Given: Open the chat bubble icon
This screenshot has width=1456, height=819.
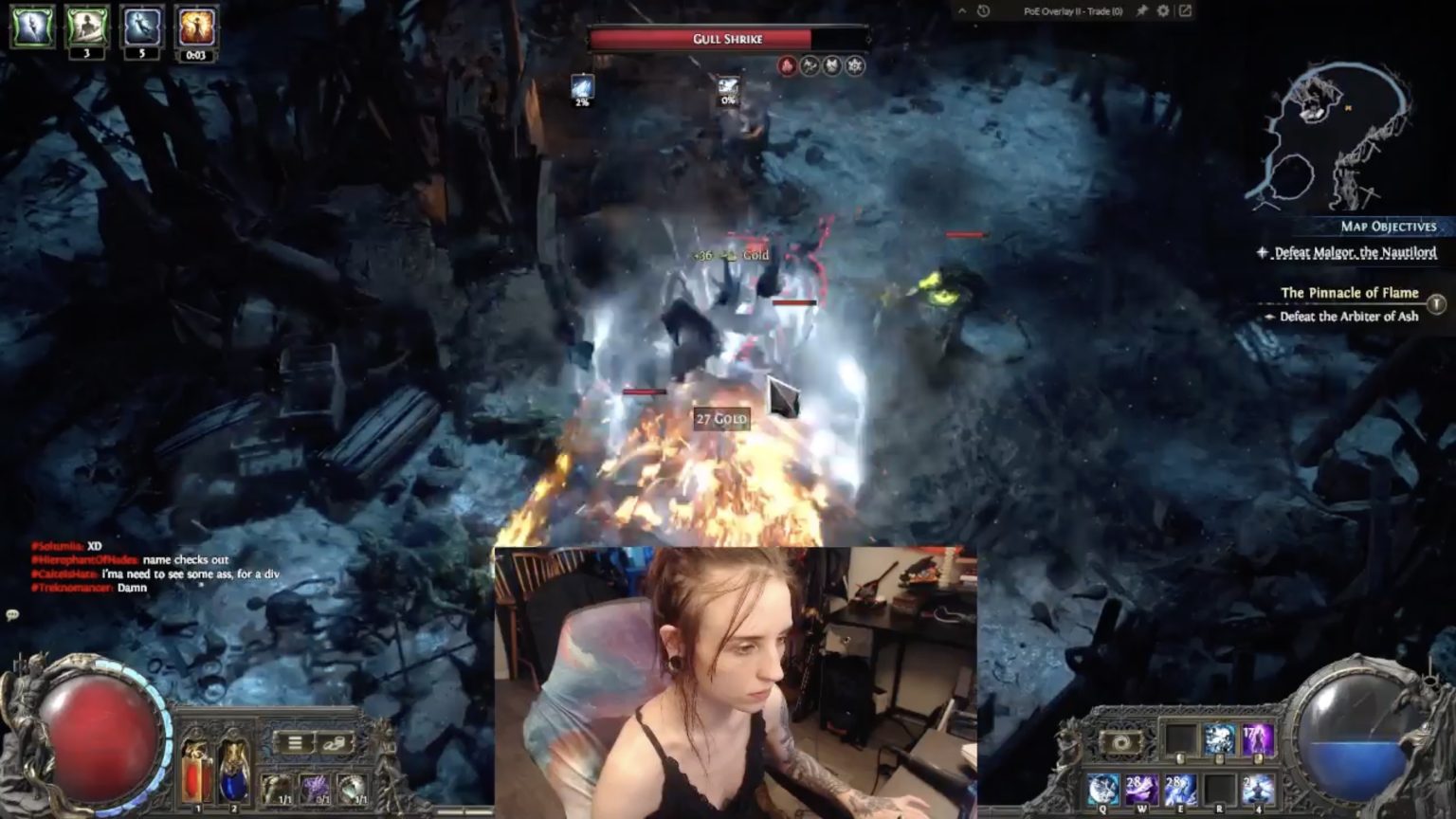Looking at the screenshot, I should point(12,615).
